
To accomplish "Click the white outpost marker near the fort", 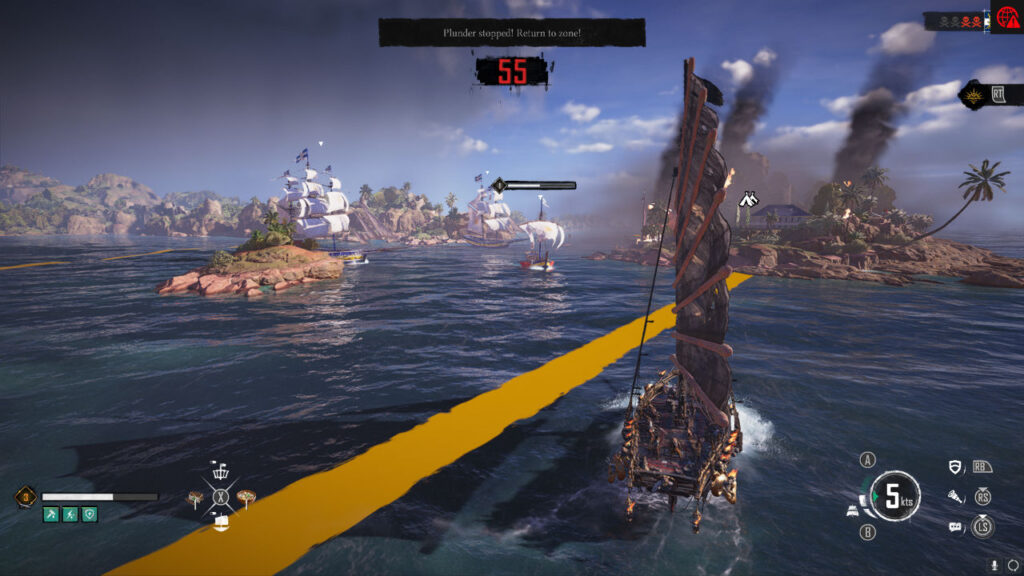I will [748, 200].
